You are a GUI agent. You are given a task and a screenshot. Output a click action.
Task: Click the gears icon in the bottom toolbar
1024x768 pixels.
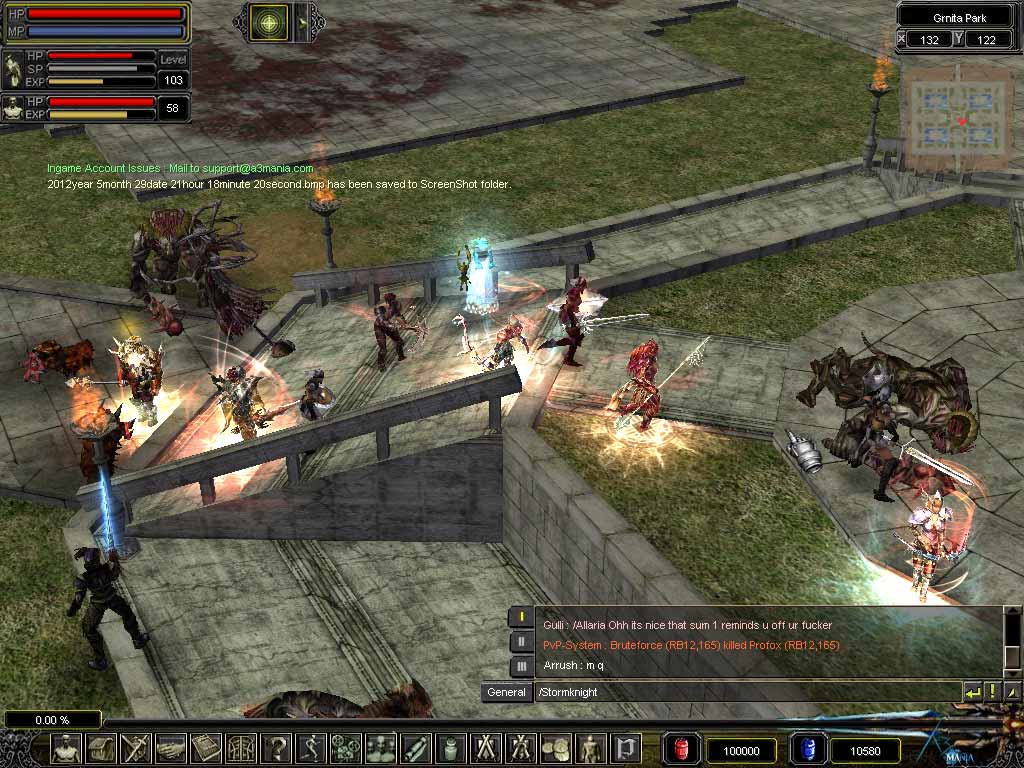(x=345, y=748)
